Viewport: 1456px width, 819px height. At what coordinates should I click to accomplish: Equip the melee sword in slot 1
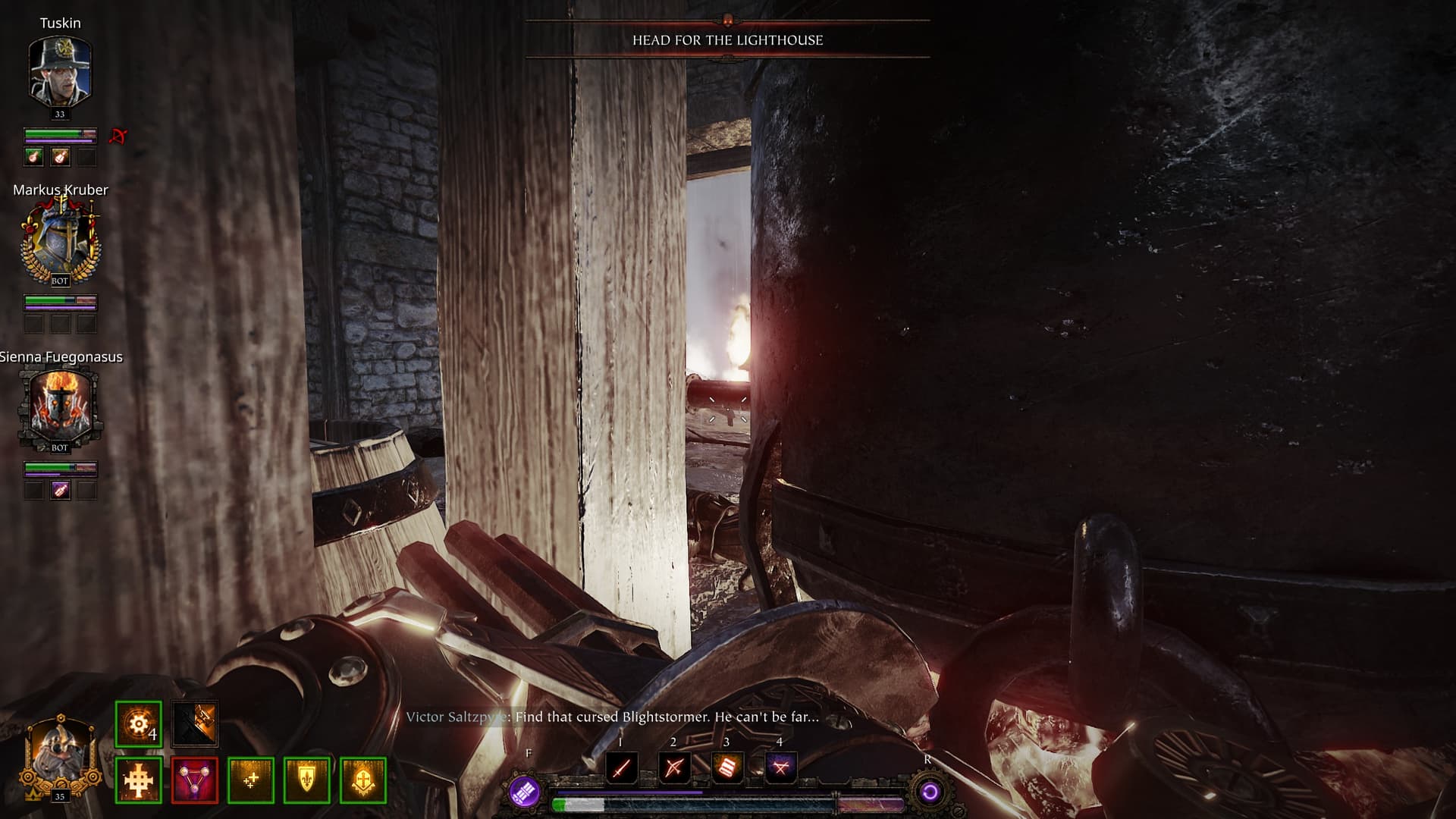(621, 767)
